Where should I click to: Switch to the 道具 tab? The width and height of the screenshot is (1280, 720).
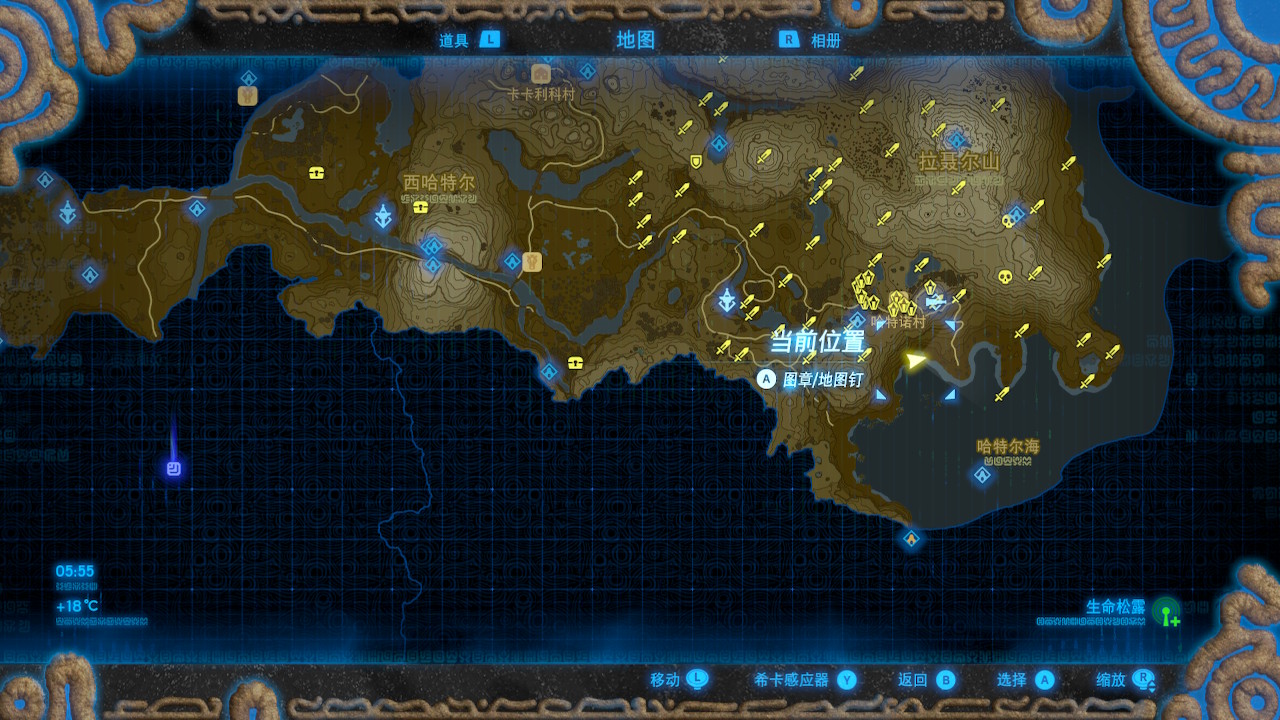click(468, 40)
